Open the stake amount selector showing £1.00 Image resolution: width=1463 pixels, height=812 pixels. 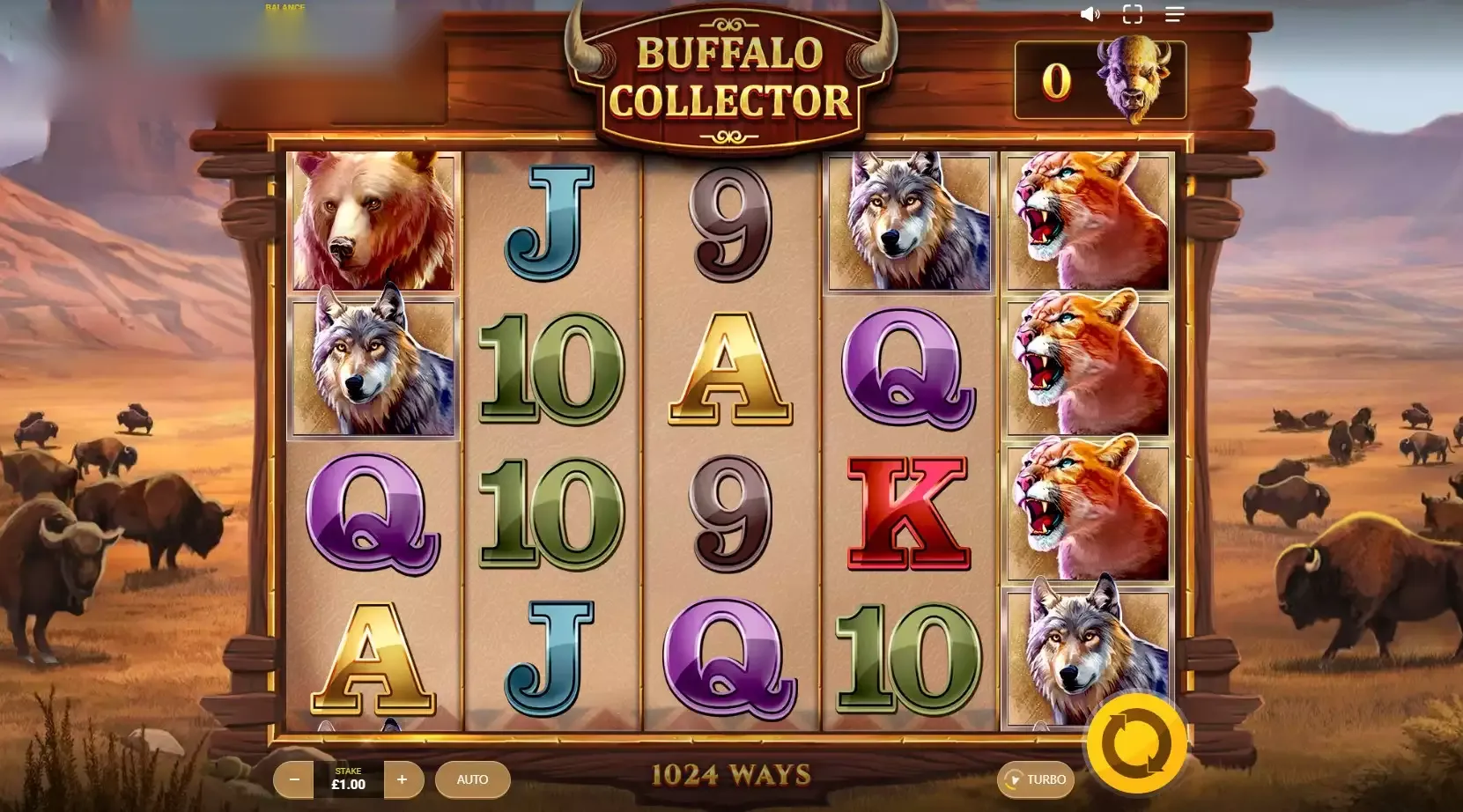click(x=349, y=779)
